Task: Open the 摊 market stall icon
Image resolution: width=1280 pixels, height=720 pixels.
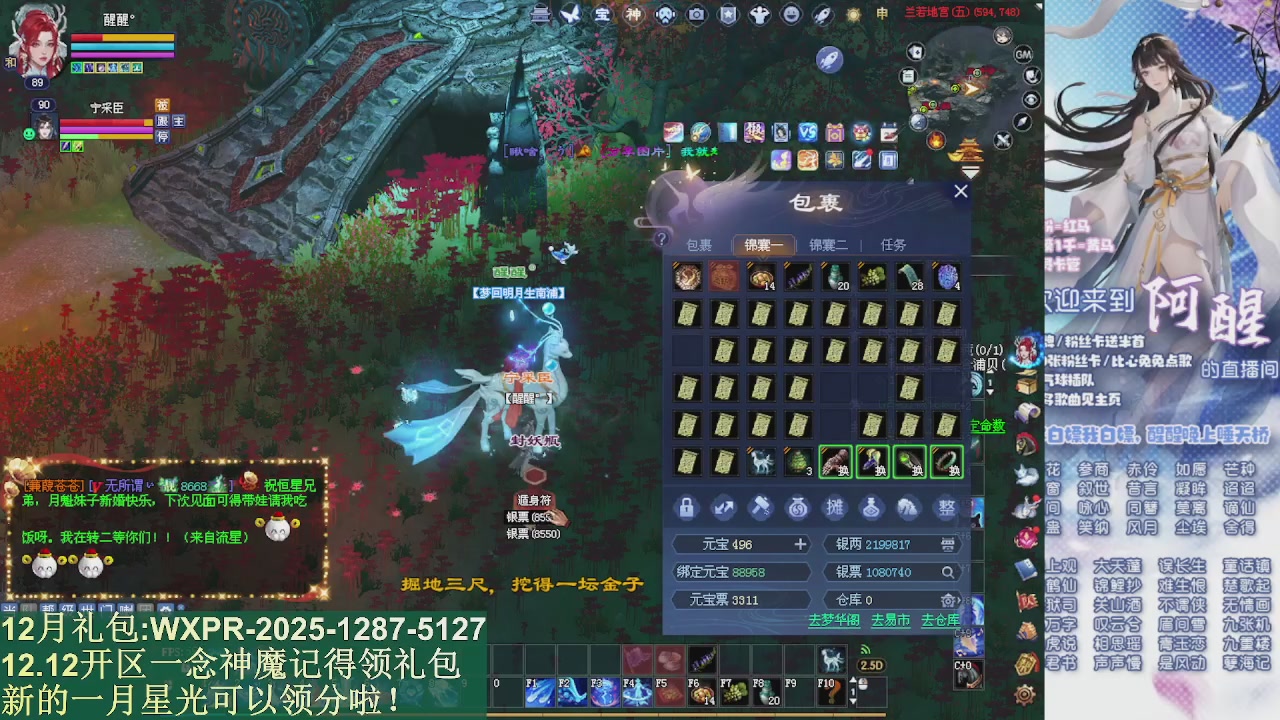Action: tap(835, 507)
